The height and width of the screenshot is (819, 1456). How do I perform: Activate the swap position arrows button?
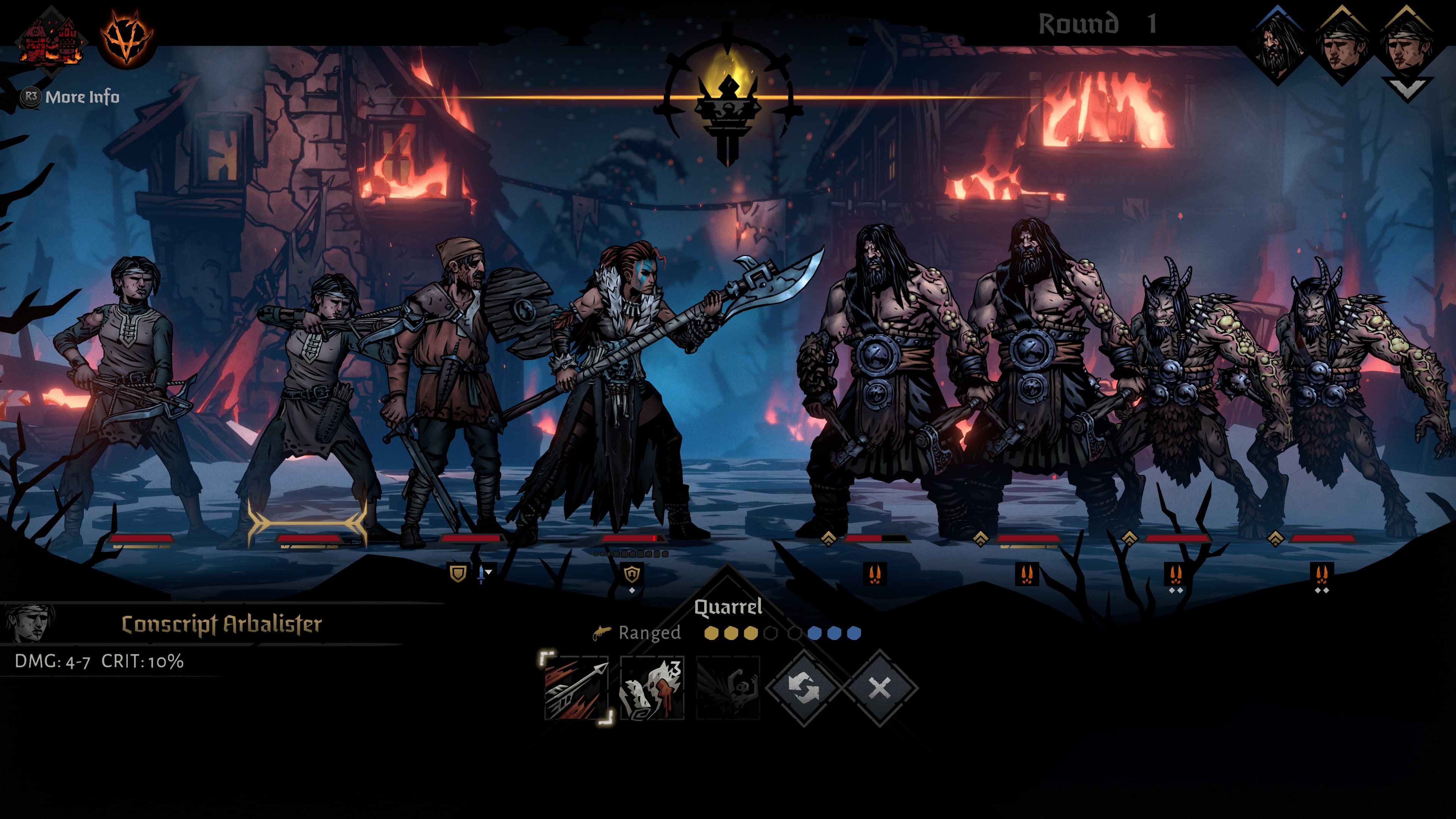pyautogui.click(x=804, y=688)
